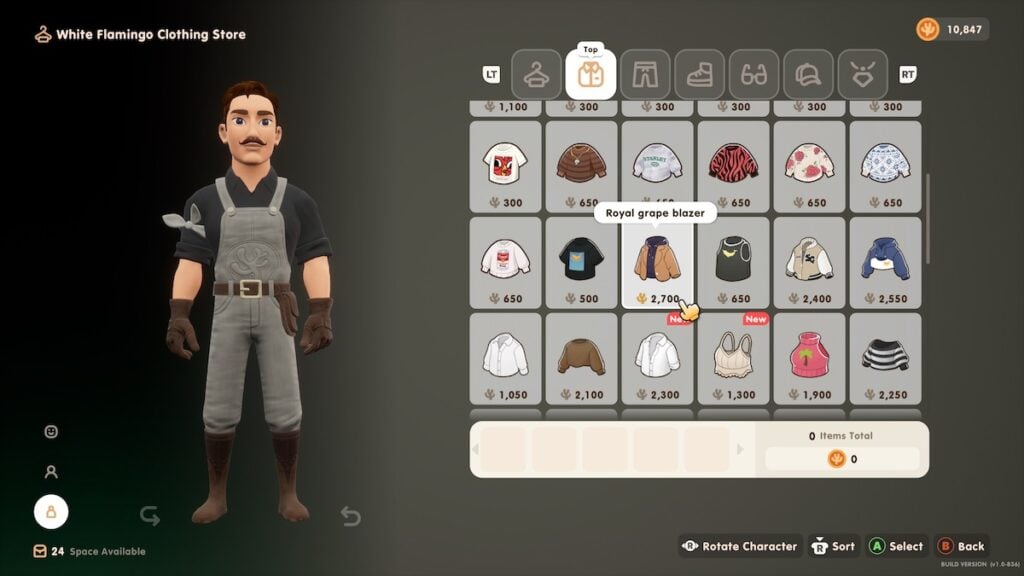1024x576 pixels.
Task: Pick the white tee with red graphic
Action: click(x=505, y=166)
